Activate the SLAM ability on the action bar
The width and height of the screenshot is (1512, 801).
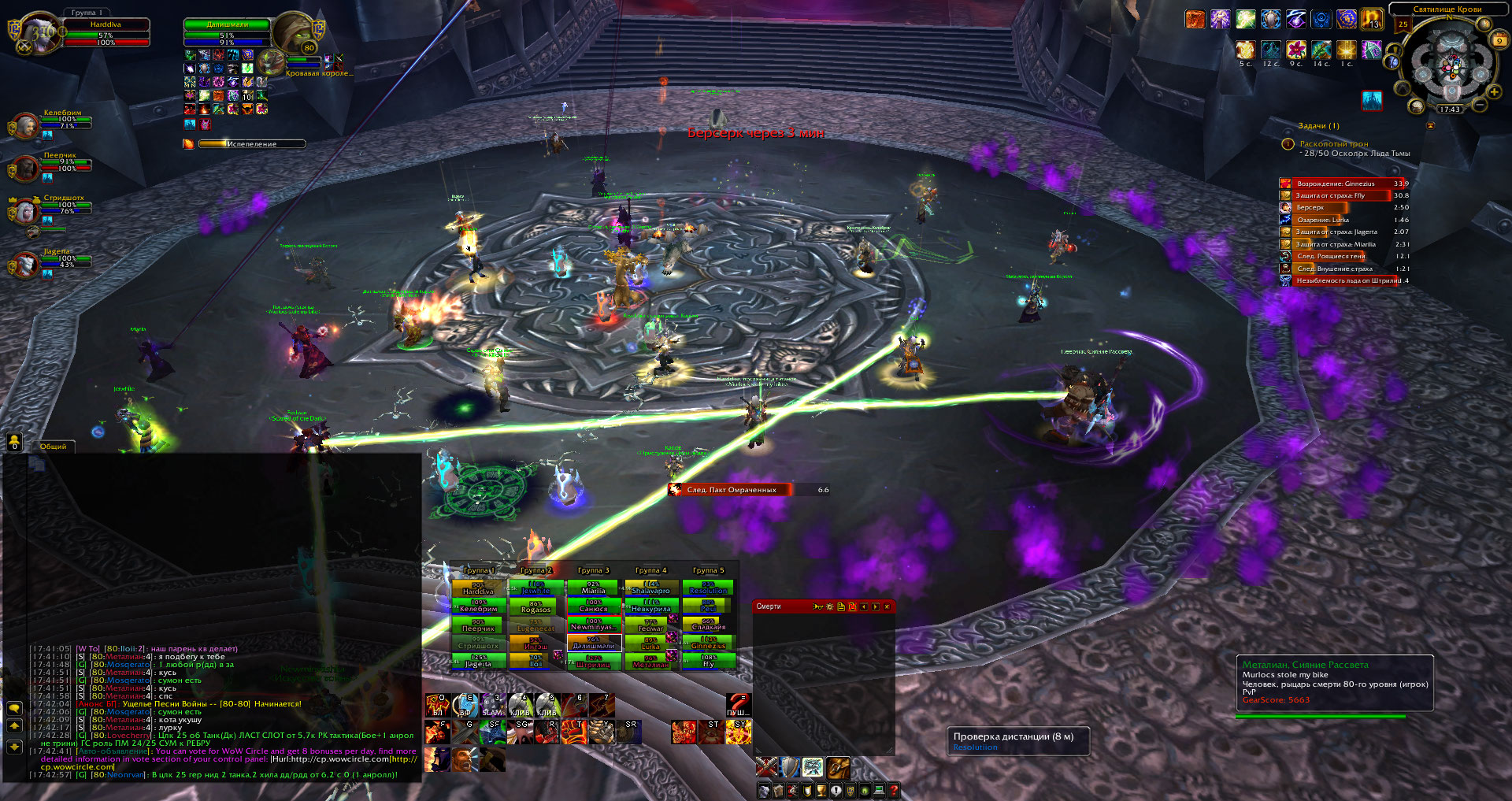coord(492,706)
